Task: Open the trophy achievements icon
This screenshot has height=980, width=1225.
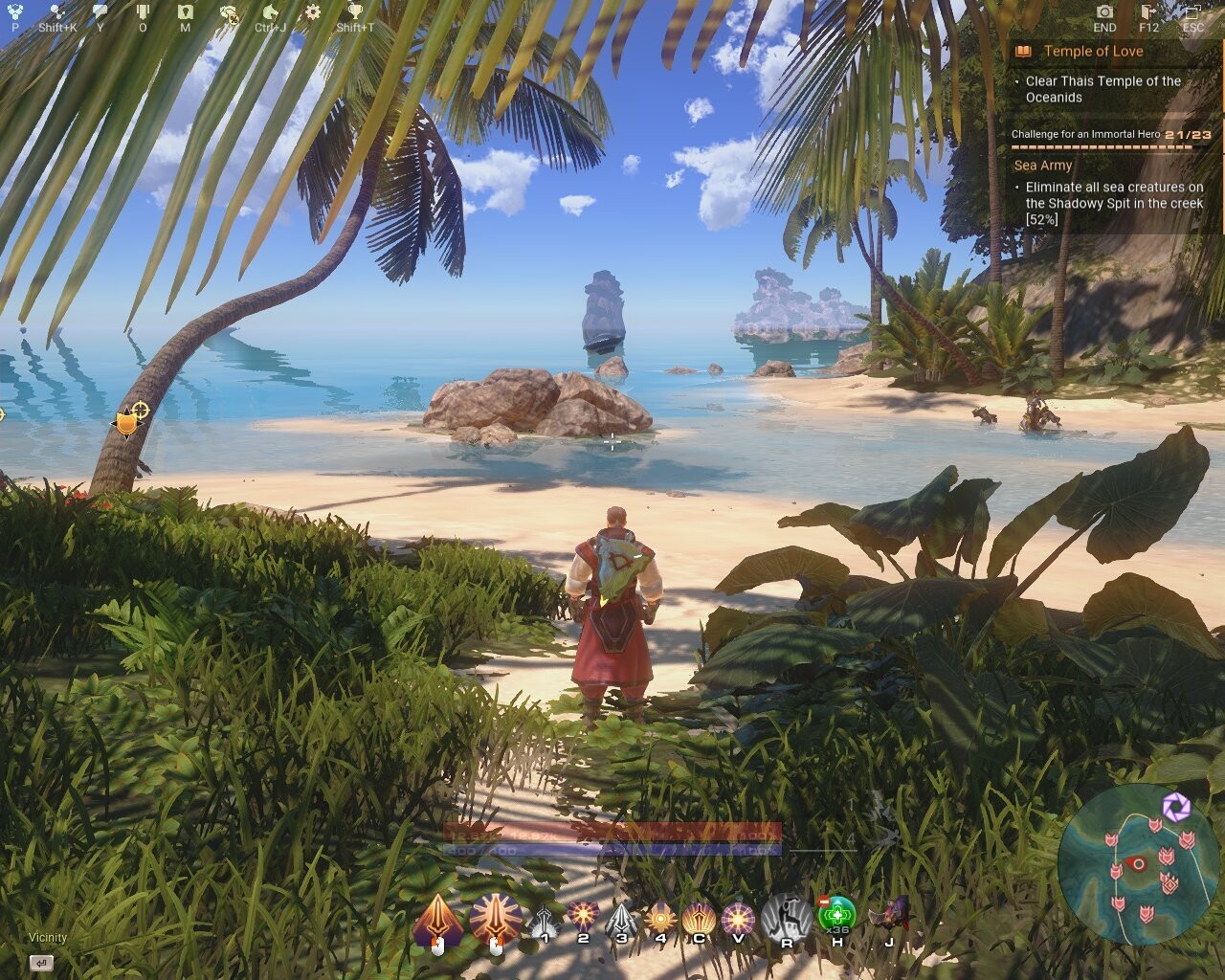Action: point(355,12)
